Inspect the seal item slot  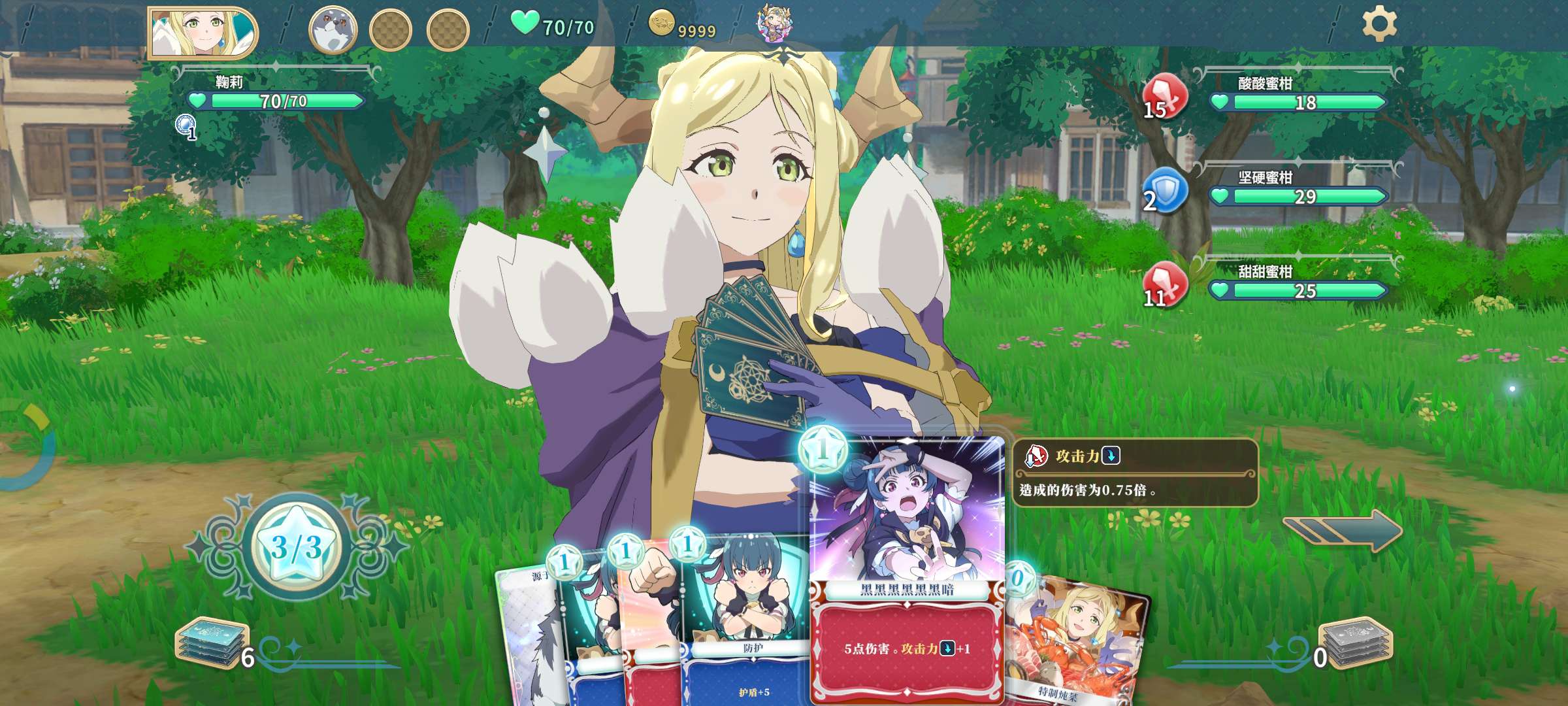click(333, 30)
